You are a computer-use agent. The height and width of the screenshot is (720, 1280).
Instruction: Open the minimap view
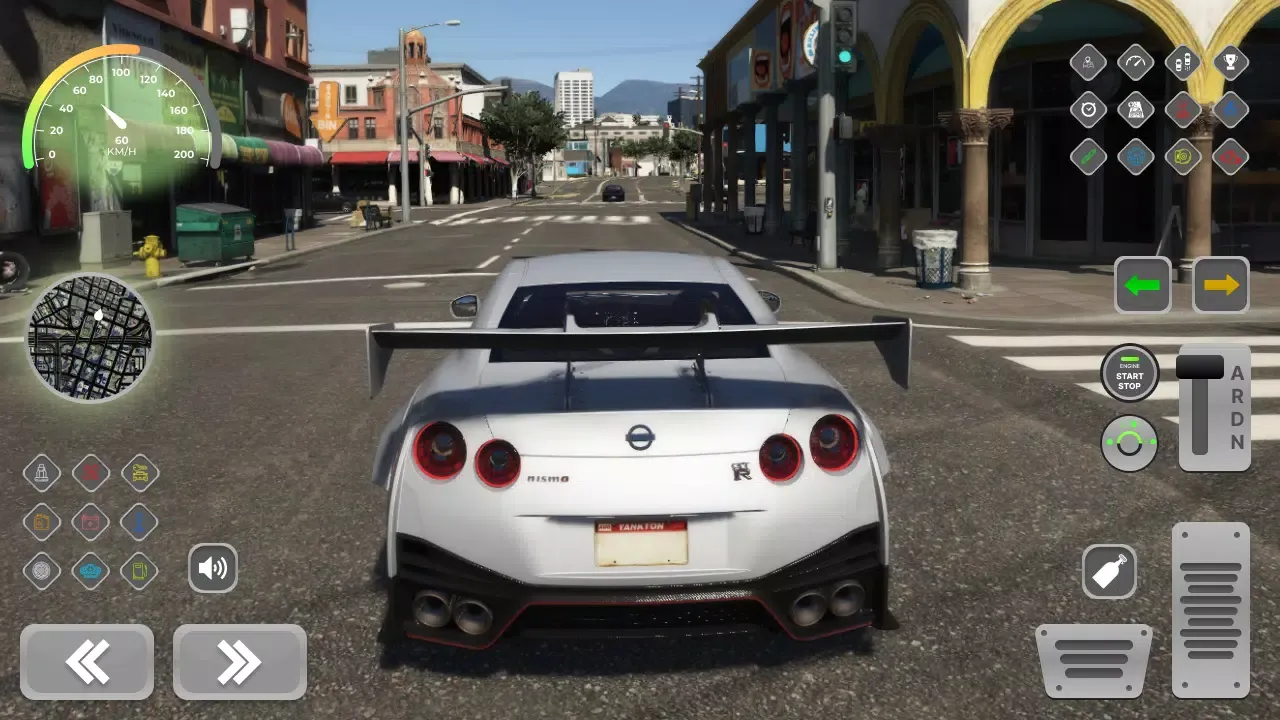90,340
